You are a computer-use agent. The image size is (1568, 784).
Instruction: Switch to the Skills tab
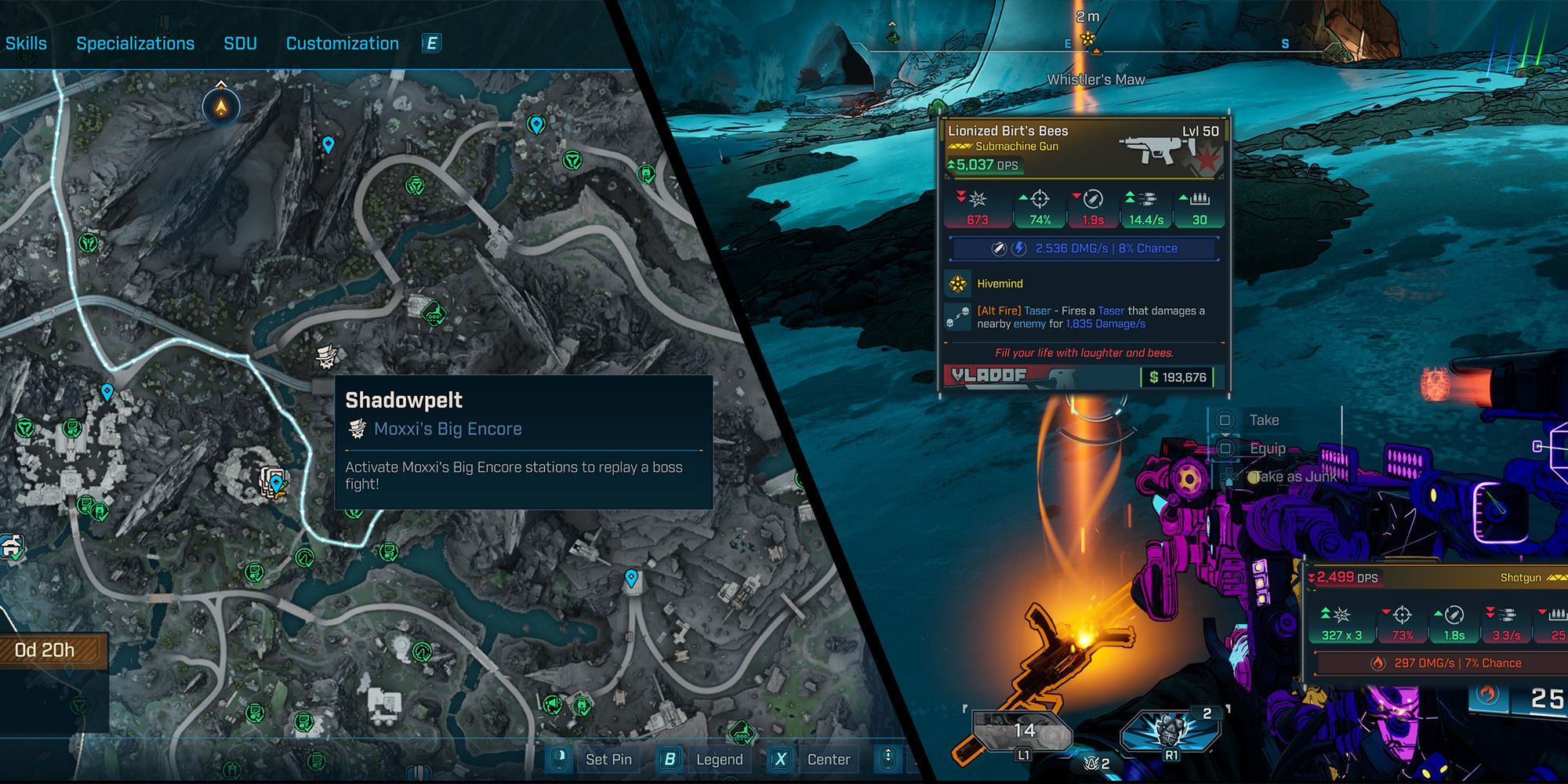(x=26, y=44)
